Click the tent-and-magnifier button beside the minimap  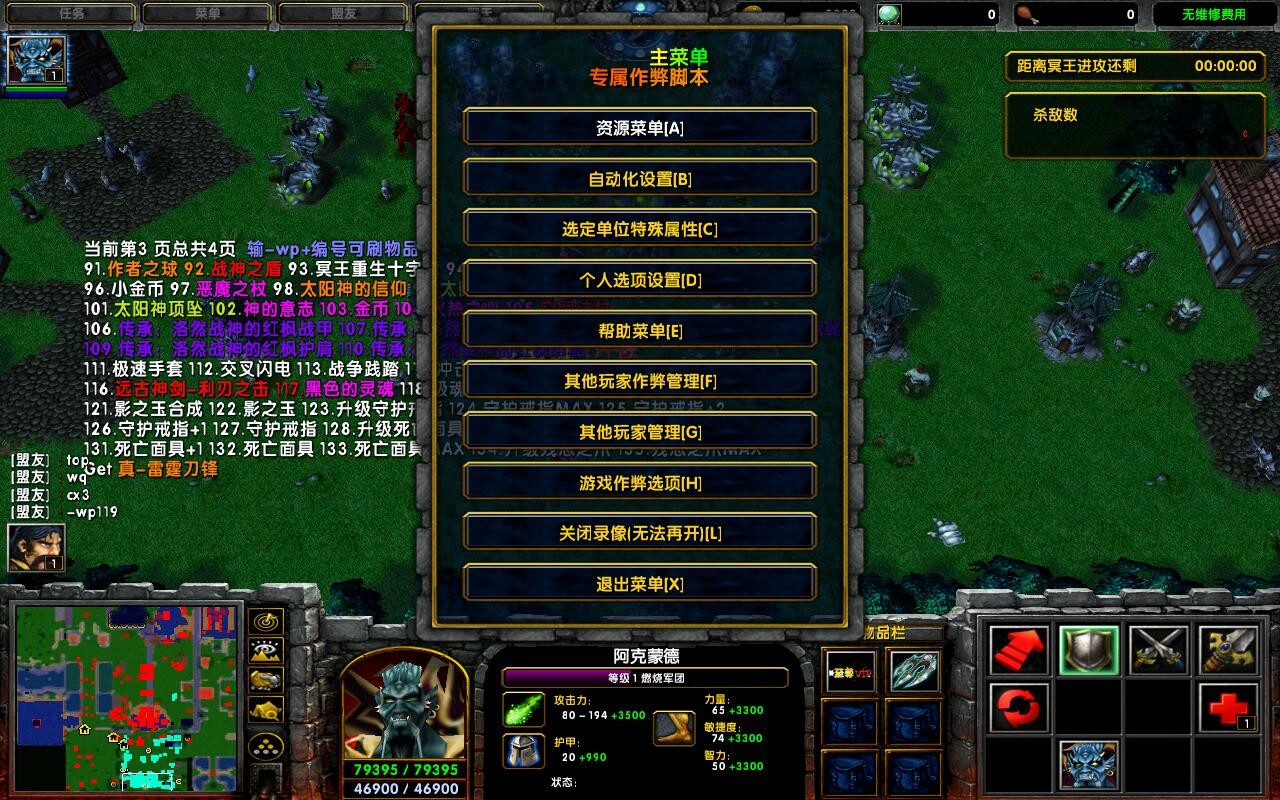pyautogui.click(x=265, y=709)
